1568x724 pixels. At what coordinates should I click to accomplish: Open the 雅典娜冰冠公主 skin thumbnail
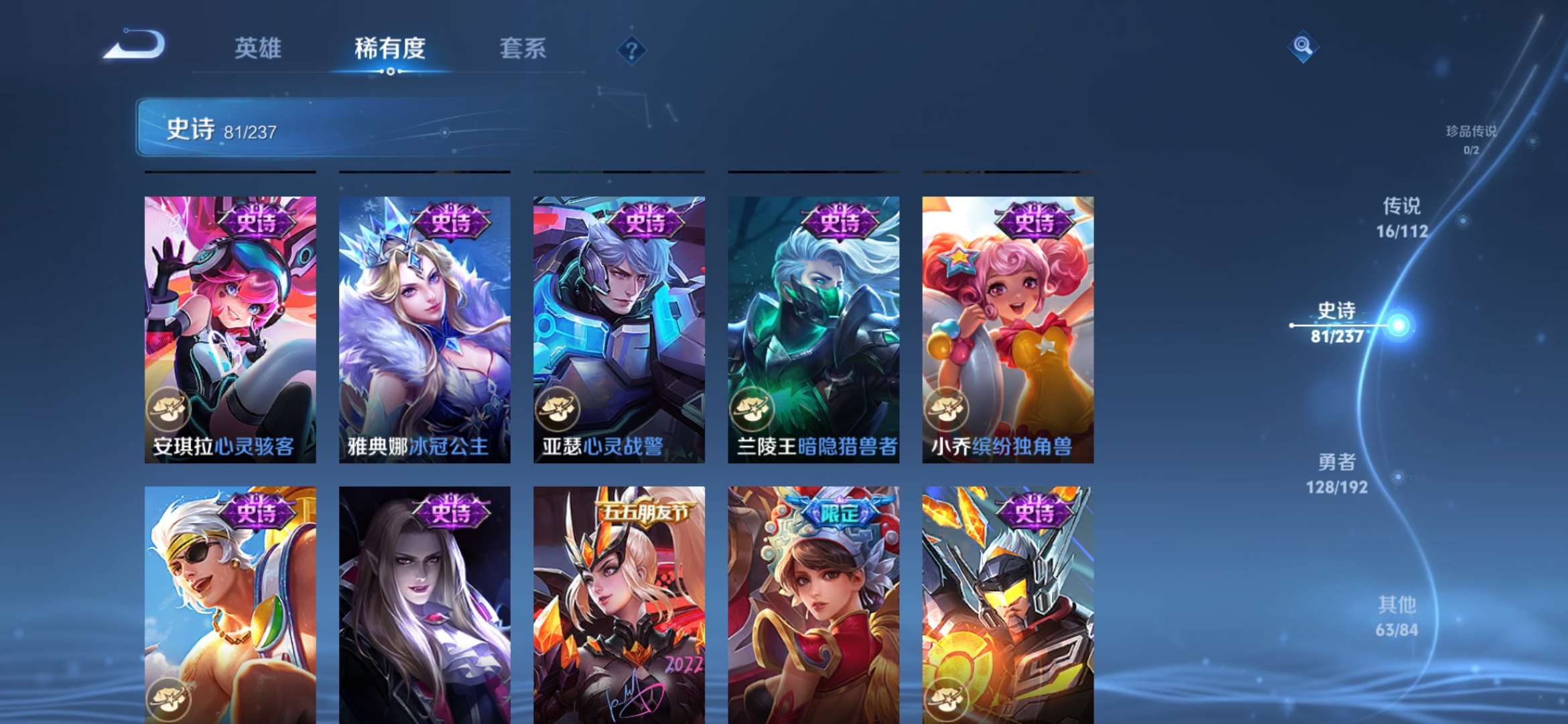click(x=425, y=328)
